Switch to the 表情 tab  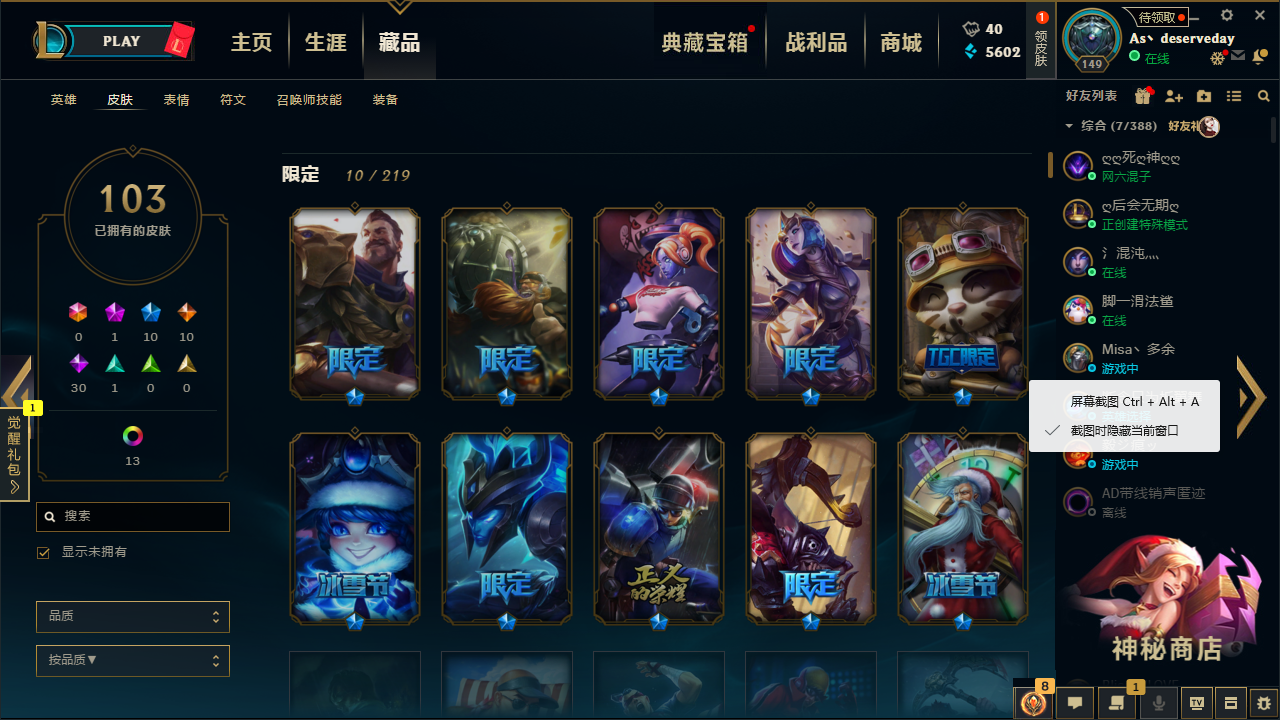click(176, 99)
